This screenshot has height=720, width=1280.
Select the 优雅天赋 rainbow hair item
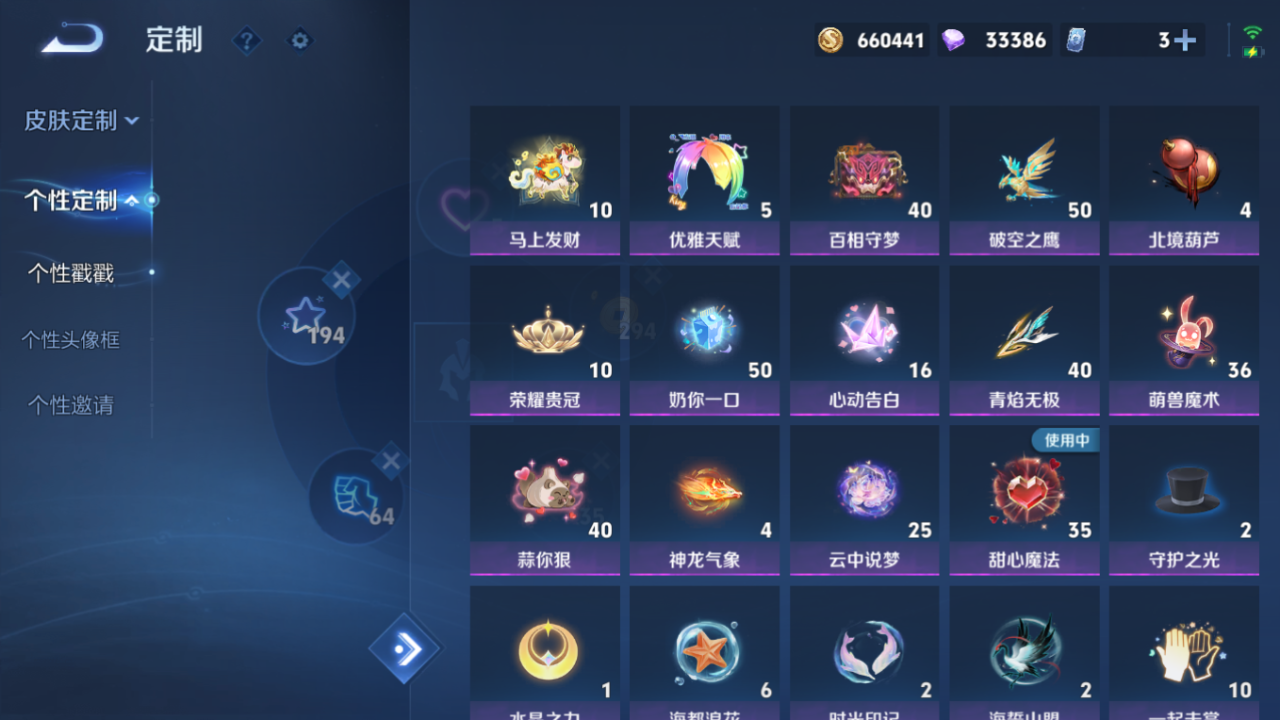point(704,180)
